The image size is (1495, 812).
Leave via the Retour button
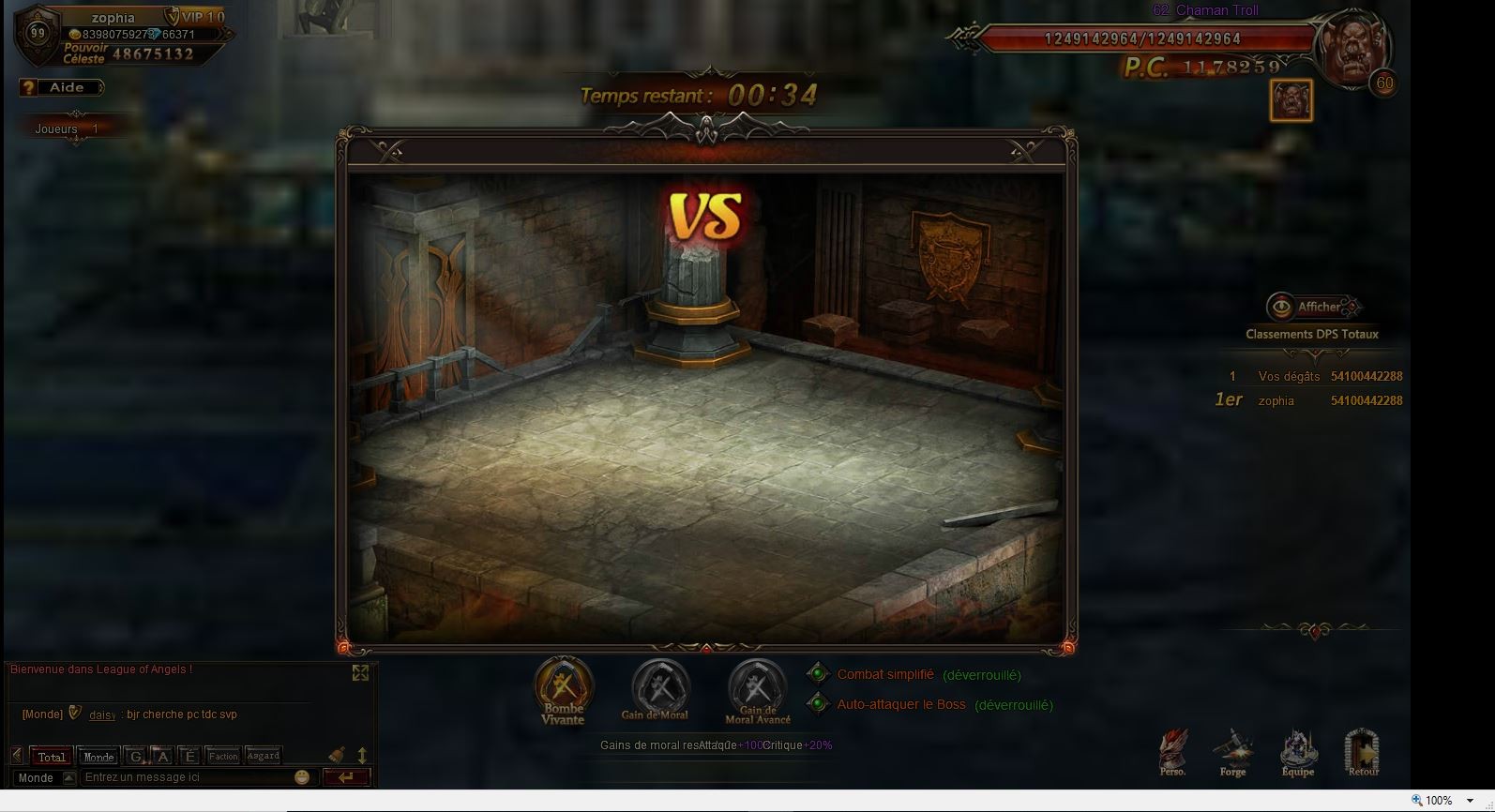pyautogui.click(x=1363, y=752)
